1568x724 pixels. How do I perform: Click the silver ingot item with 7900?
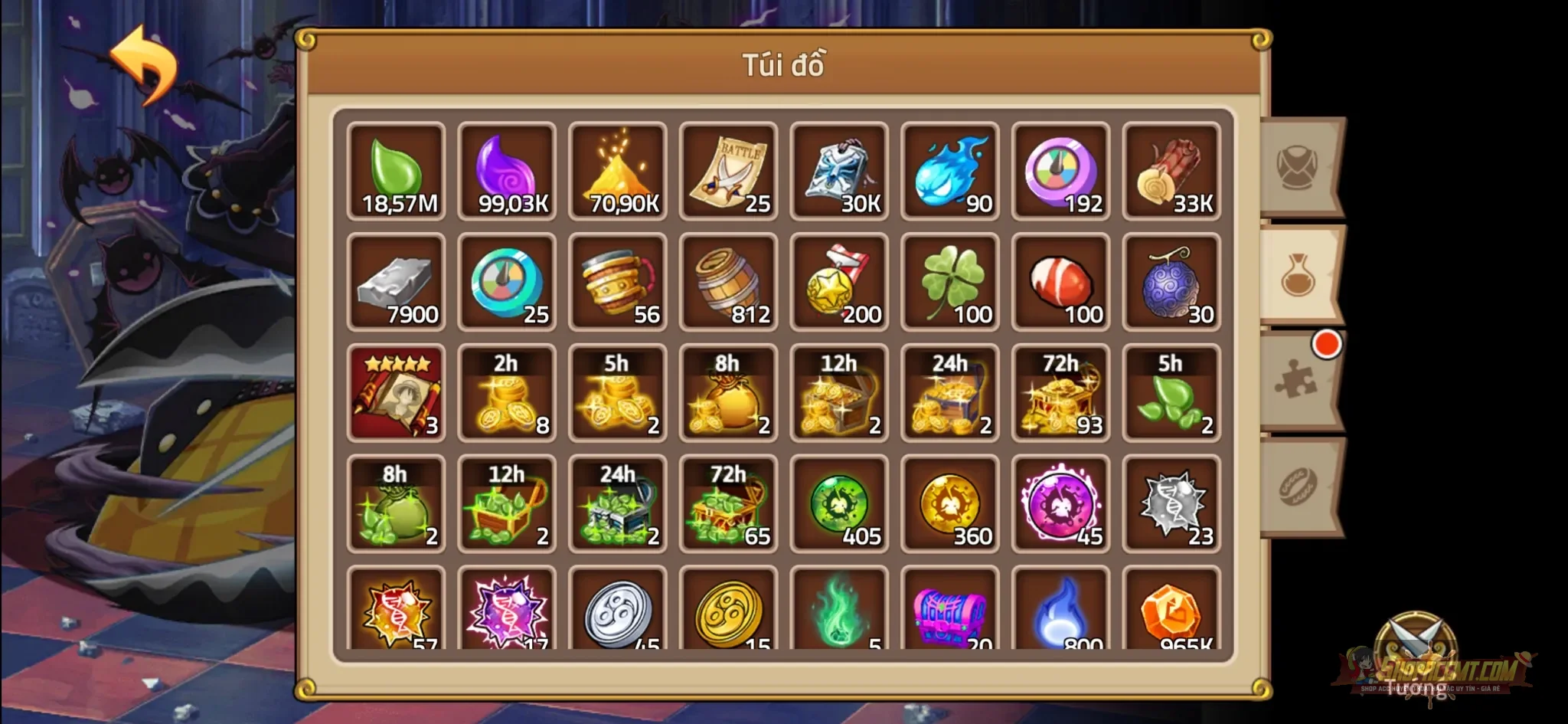(397, 282)
